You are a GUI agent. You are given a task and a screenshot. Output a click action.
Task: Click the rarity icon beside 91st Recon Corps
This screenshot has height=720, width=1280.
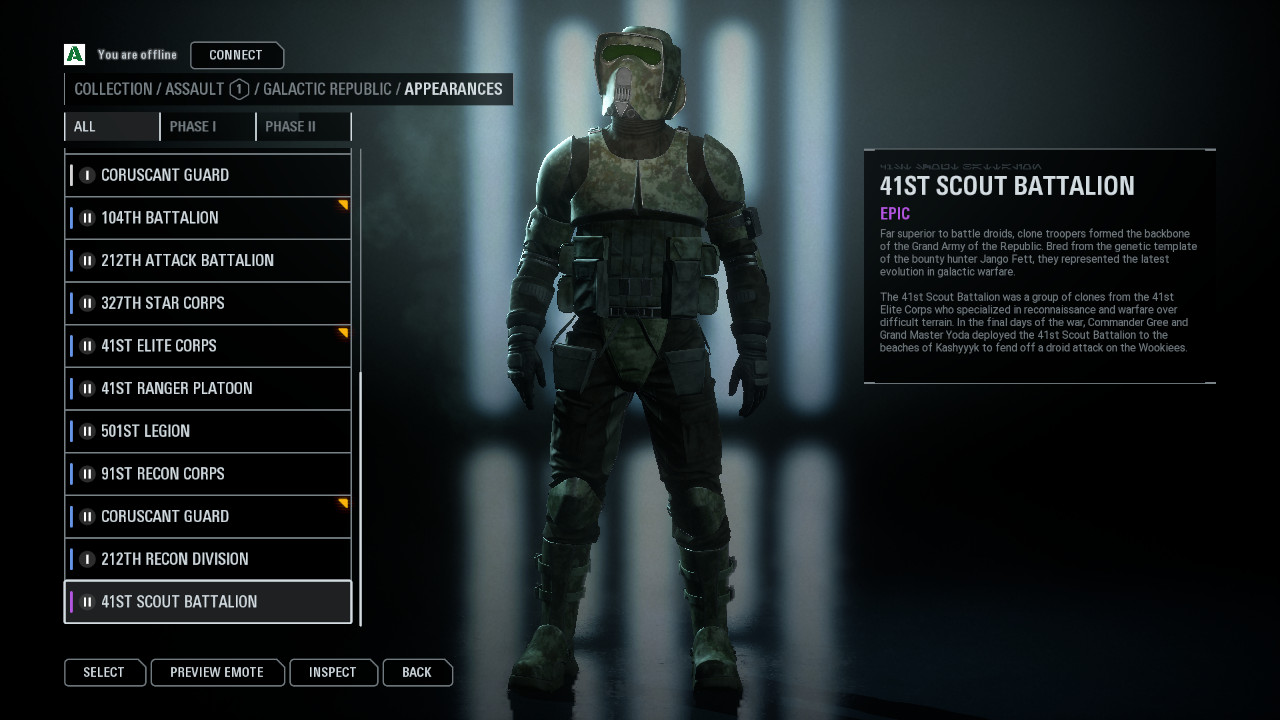88,473
